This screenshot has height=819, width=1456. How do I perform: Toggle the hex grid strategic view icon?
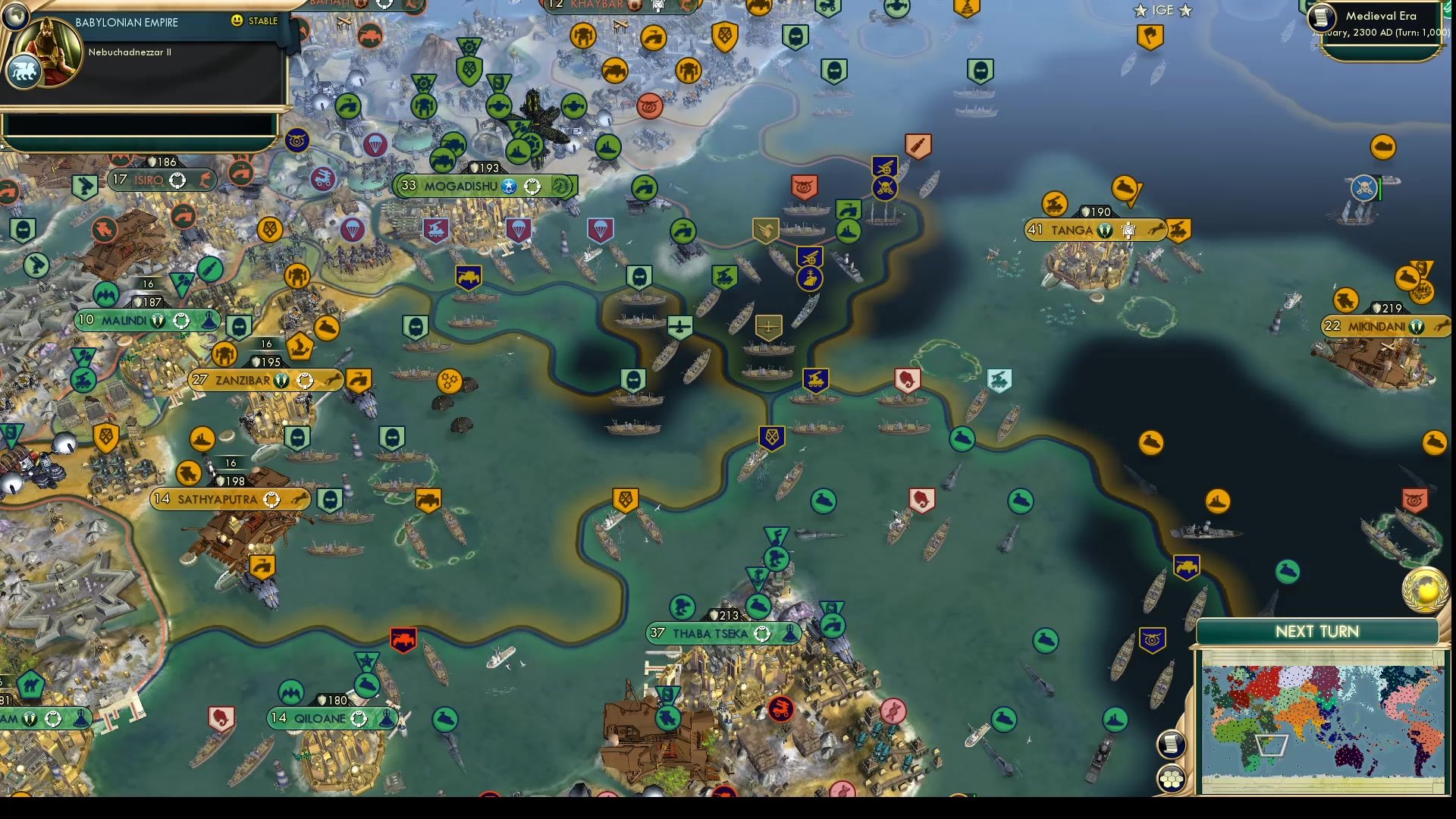[x=1172, y=777]
